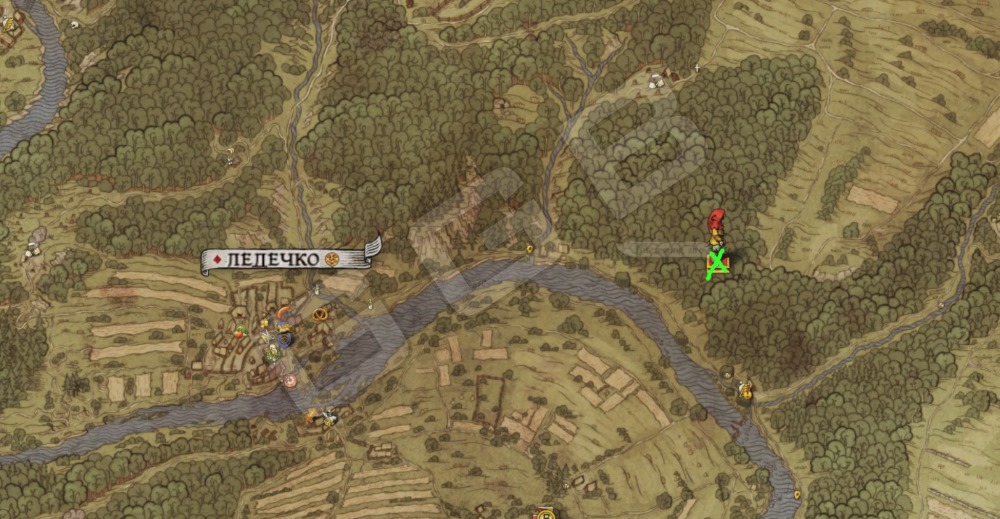The height and width of the screenshot is (519, 1000).
Task: Select the Ледечко town banner label
Action: 289,259
